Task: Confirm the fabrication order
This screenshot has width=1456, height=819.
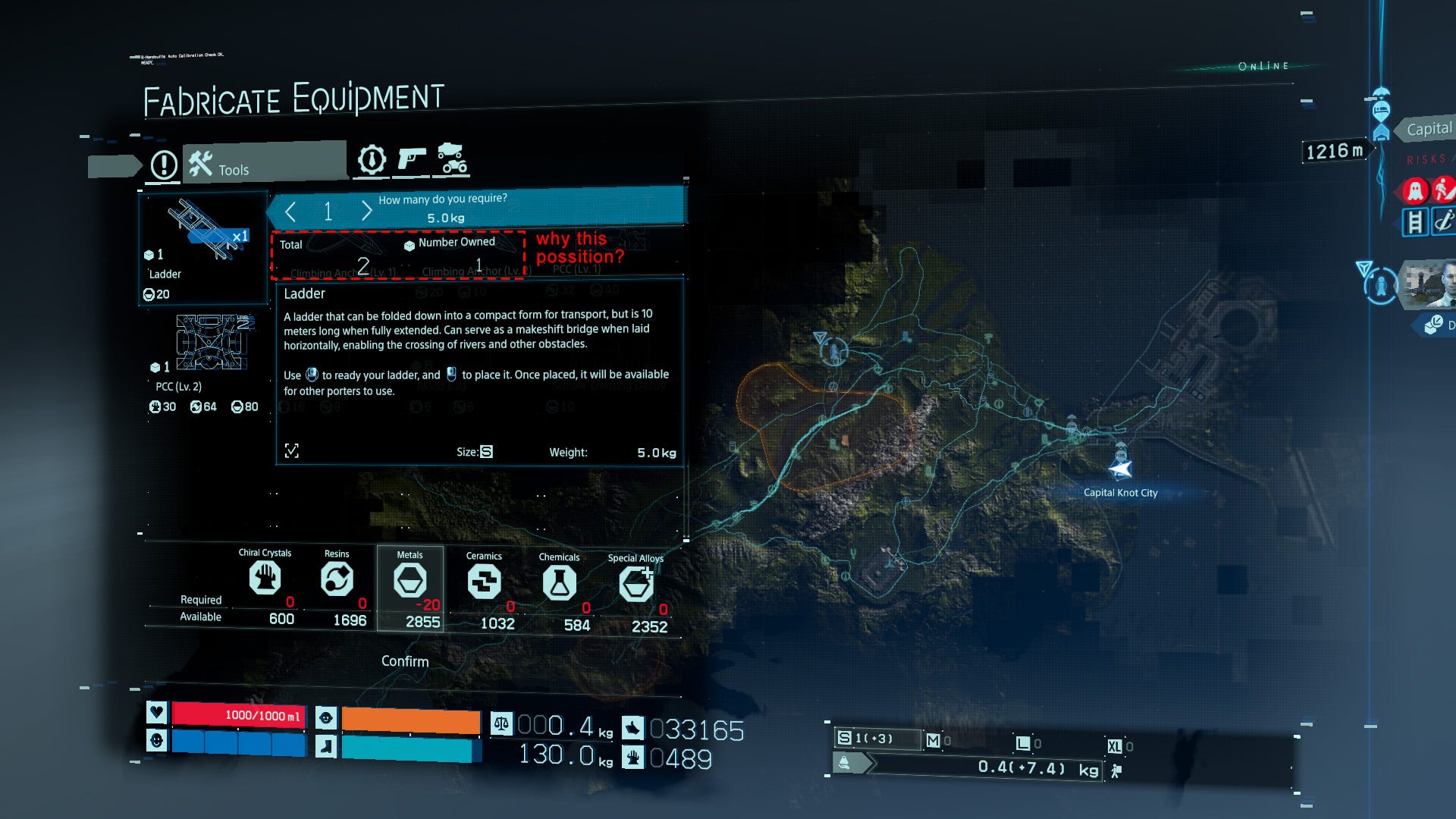Action: point(405,661)
